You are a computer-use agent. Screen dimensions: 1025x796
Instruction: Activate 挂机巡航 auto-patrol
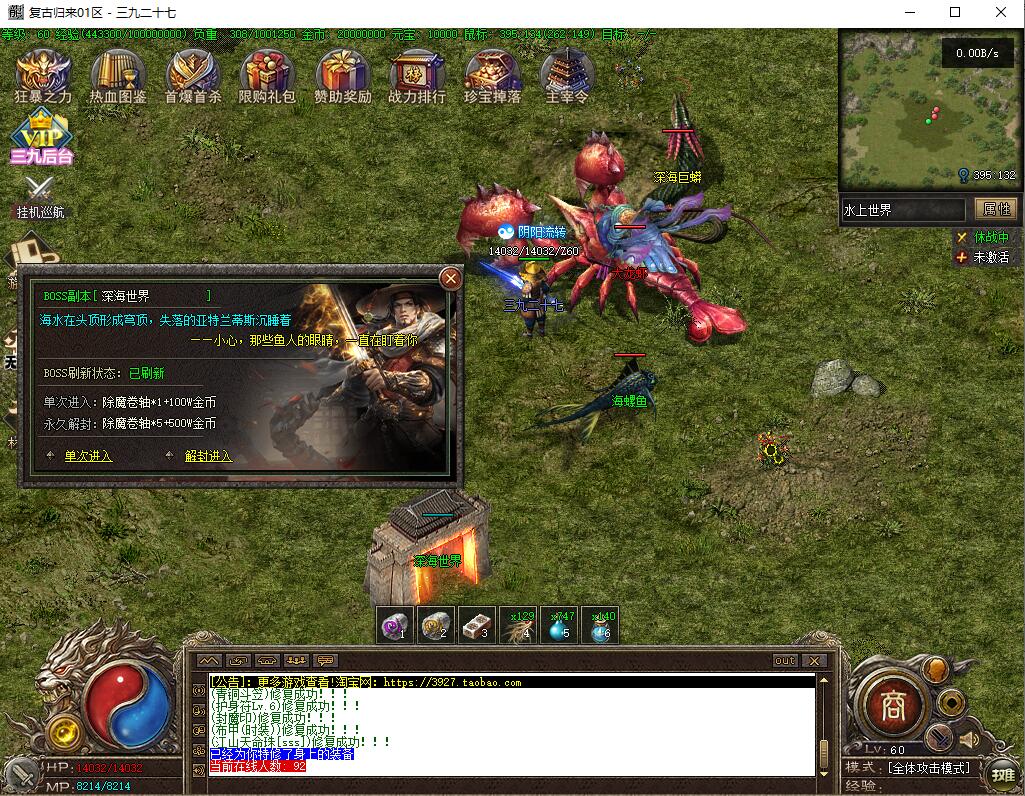[40, 193]
